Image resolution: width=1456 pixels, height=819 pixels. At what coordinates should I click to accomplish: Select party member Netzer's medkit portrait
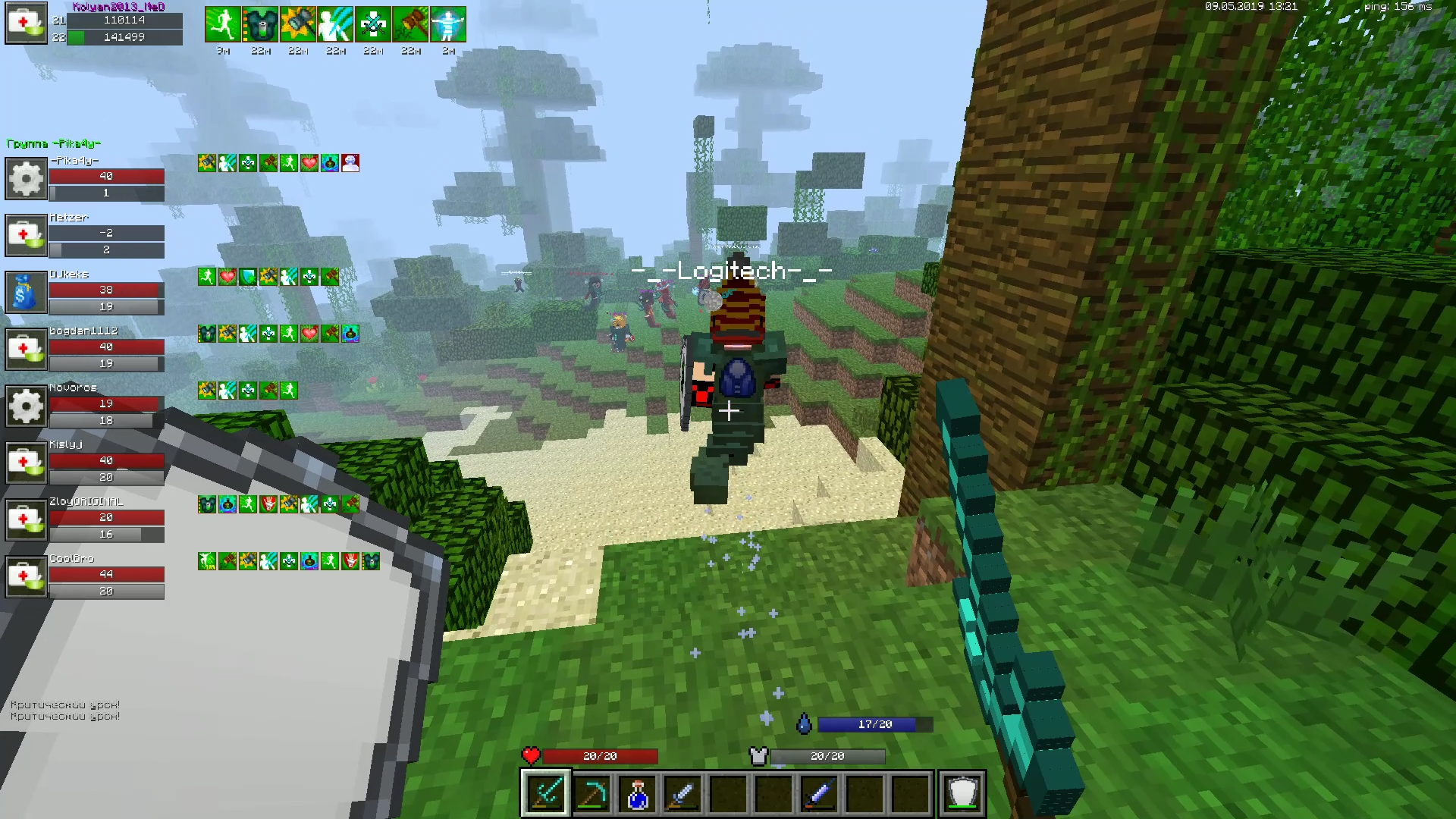pos(27,235)
